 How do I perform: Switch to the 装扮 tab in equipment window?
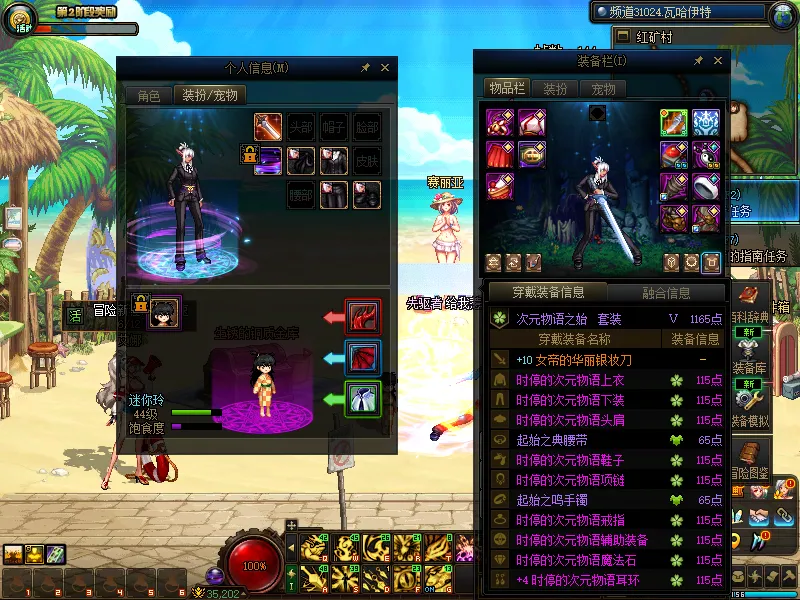555,89
